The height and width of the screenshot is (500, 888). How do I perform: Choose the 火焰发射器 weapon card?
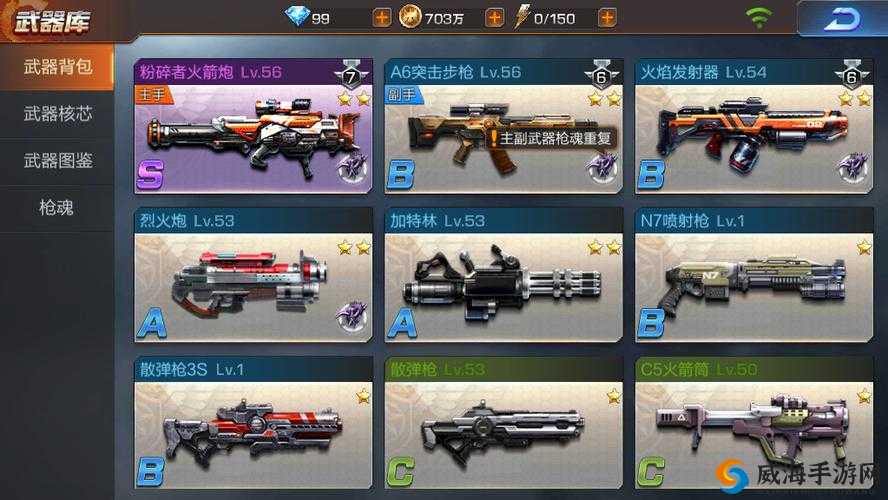(x=754, y=126)
